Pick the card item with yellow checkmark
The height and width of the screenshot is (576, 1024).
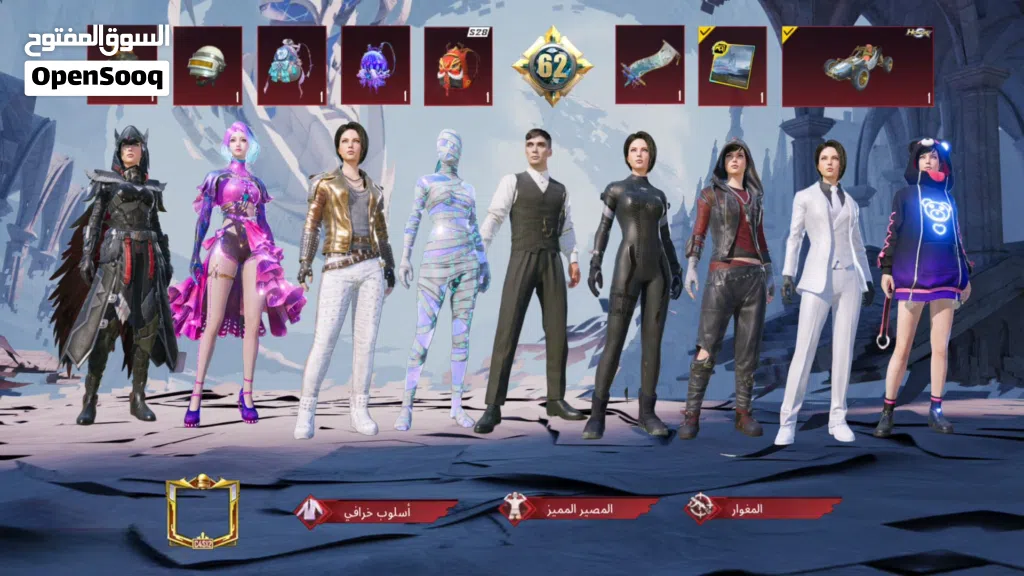(732, 65)
